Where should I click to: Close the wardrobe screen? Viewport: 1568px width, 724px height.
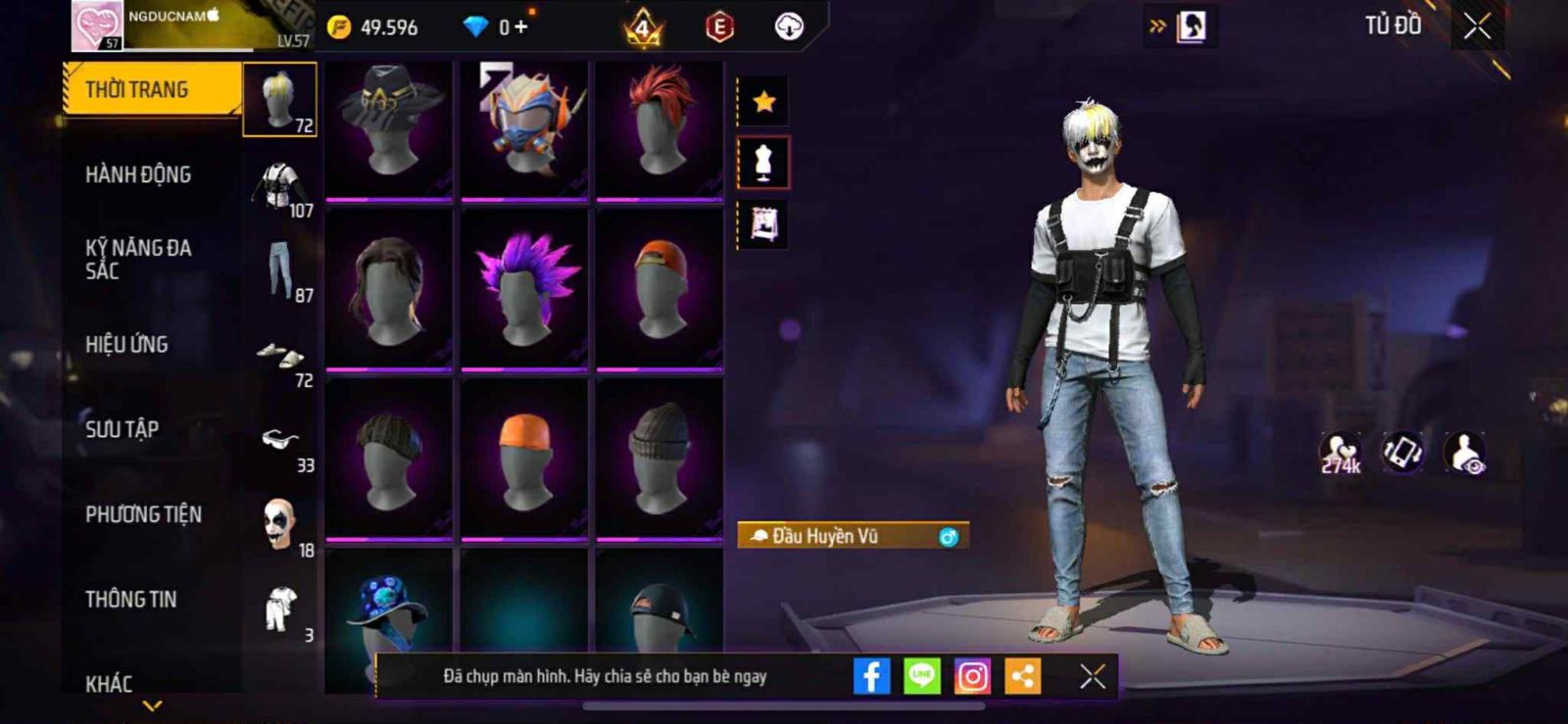[1477, 26]
